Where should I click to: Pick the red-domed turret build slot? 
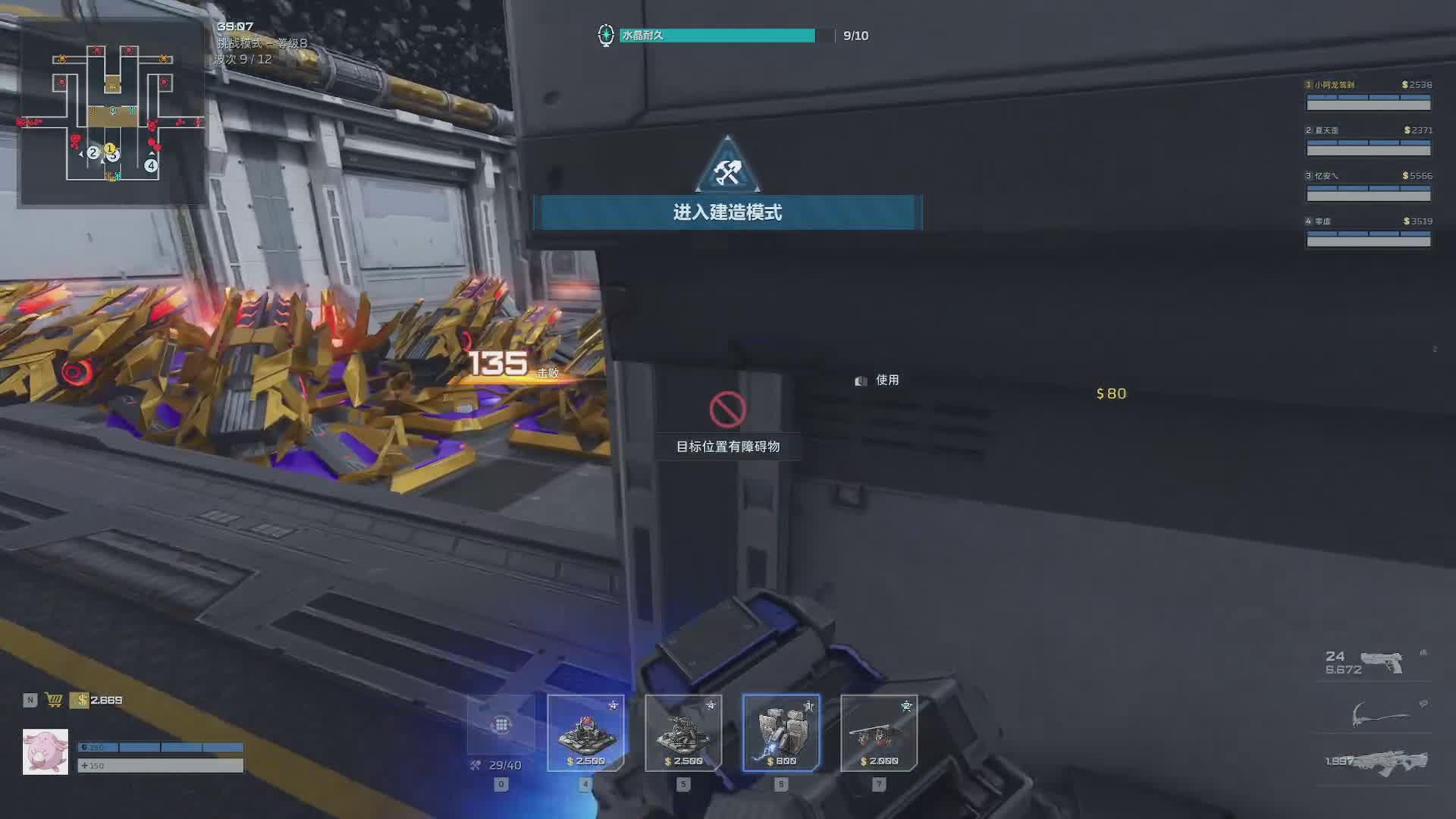pos(585,733)
